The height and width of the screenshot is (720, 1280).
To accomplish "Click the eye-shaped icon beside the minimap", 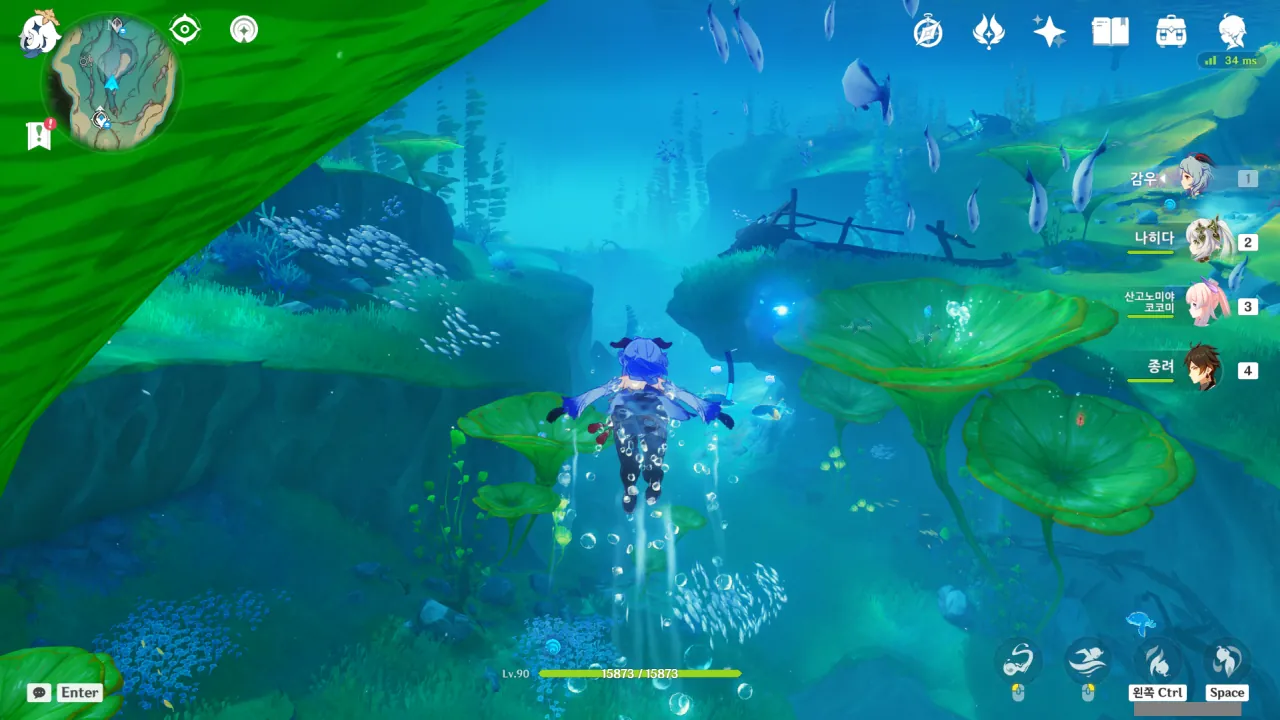I will [x=185, y=30].
